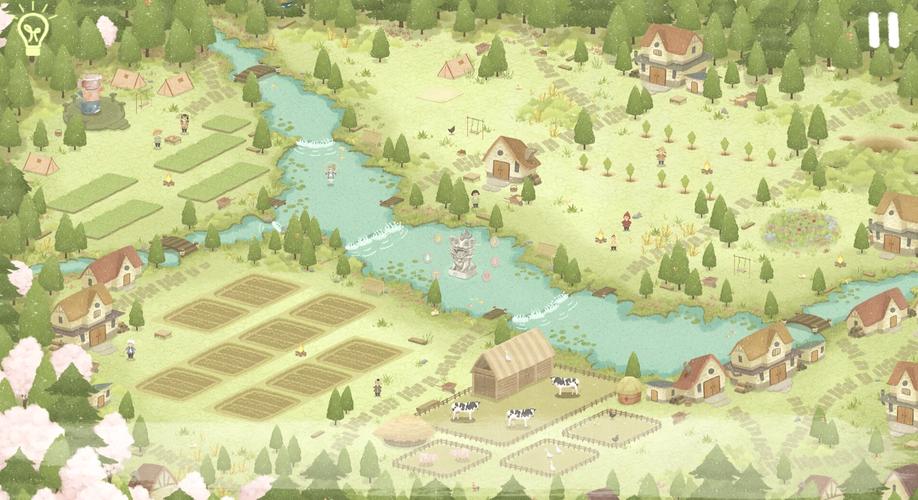Screen dimensions: 918x500
Task: Pause the game with the pause button
Action: [x=883, y=31]
